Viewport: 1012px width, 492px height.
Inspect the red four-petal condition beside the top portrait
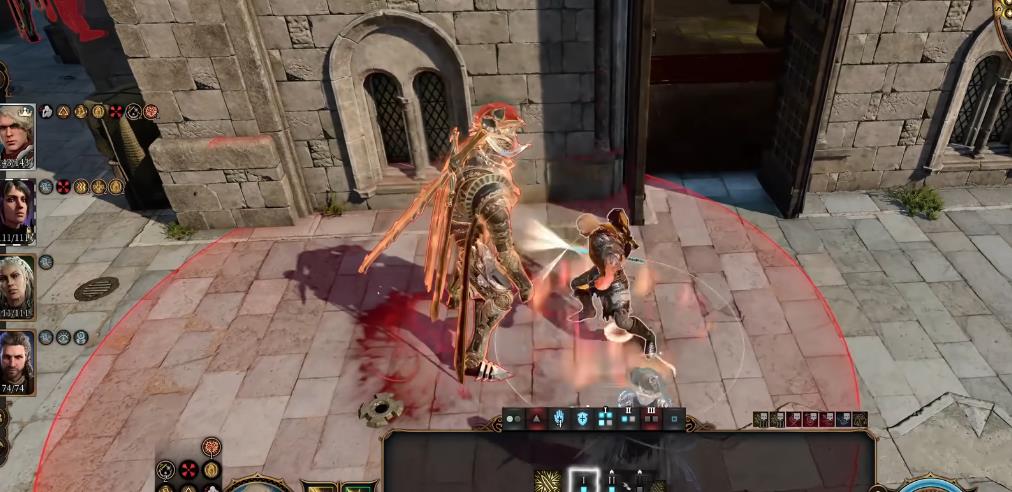click(x=115, y=111)
